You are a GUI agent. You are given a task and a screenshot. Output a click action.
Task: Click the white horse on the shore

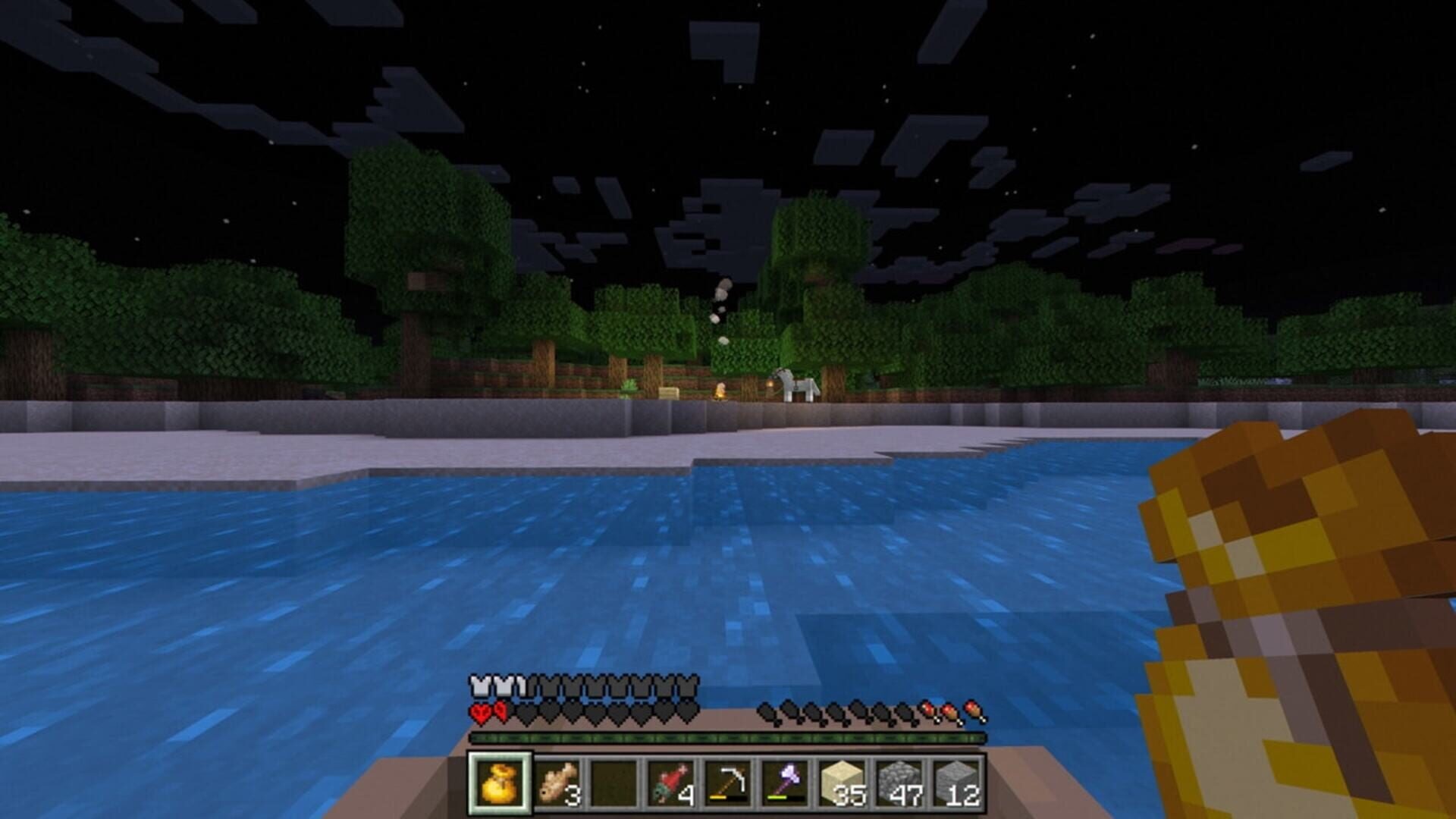[x=796, y=384]
